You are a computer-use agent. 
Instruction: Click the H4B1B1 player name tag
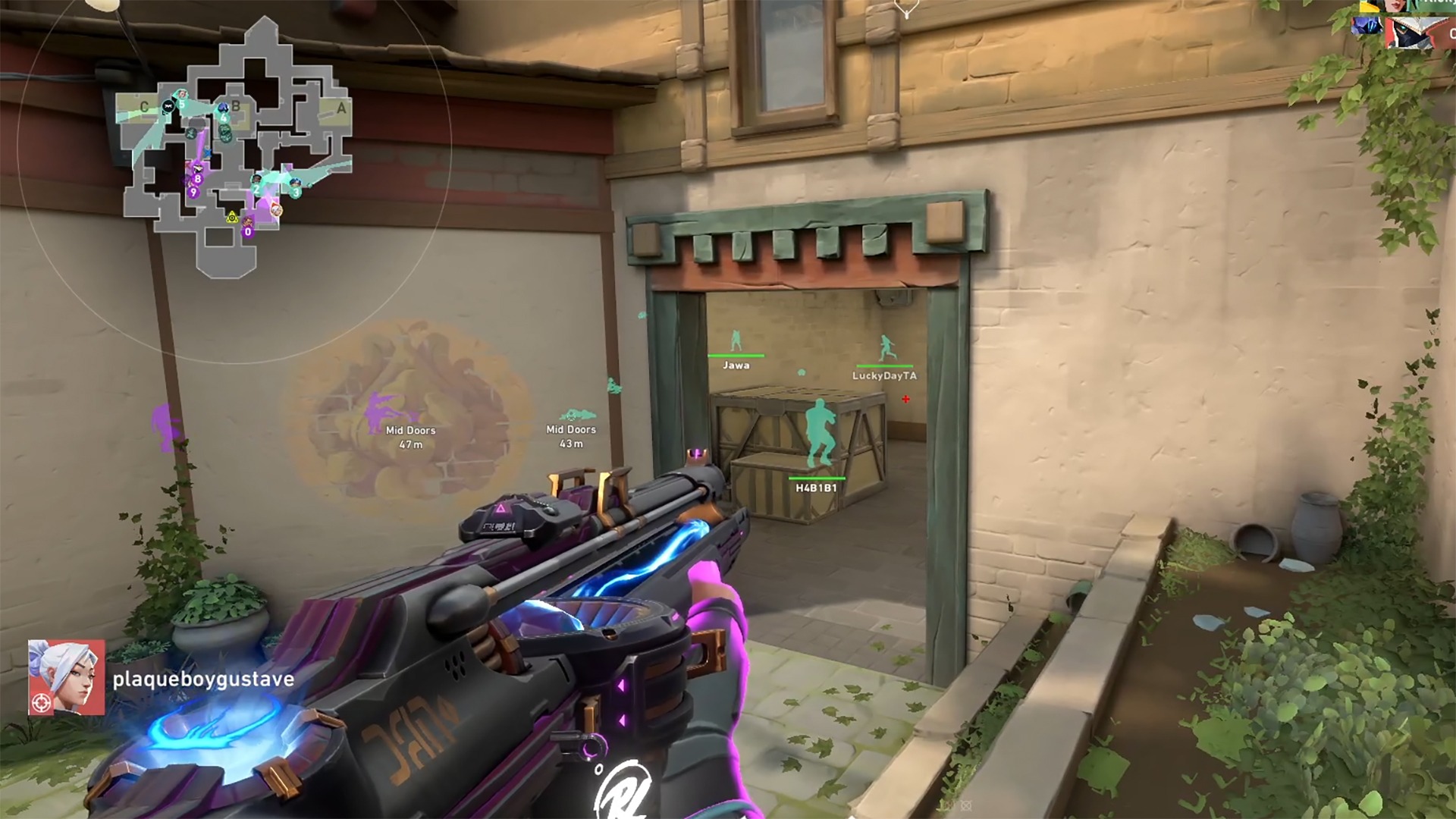816,488
